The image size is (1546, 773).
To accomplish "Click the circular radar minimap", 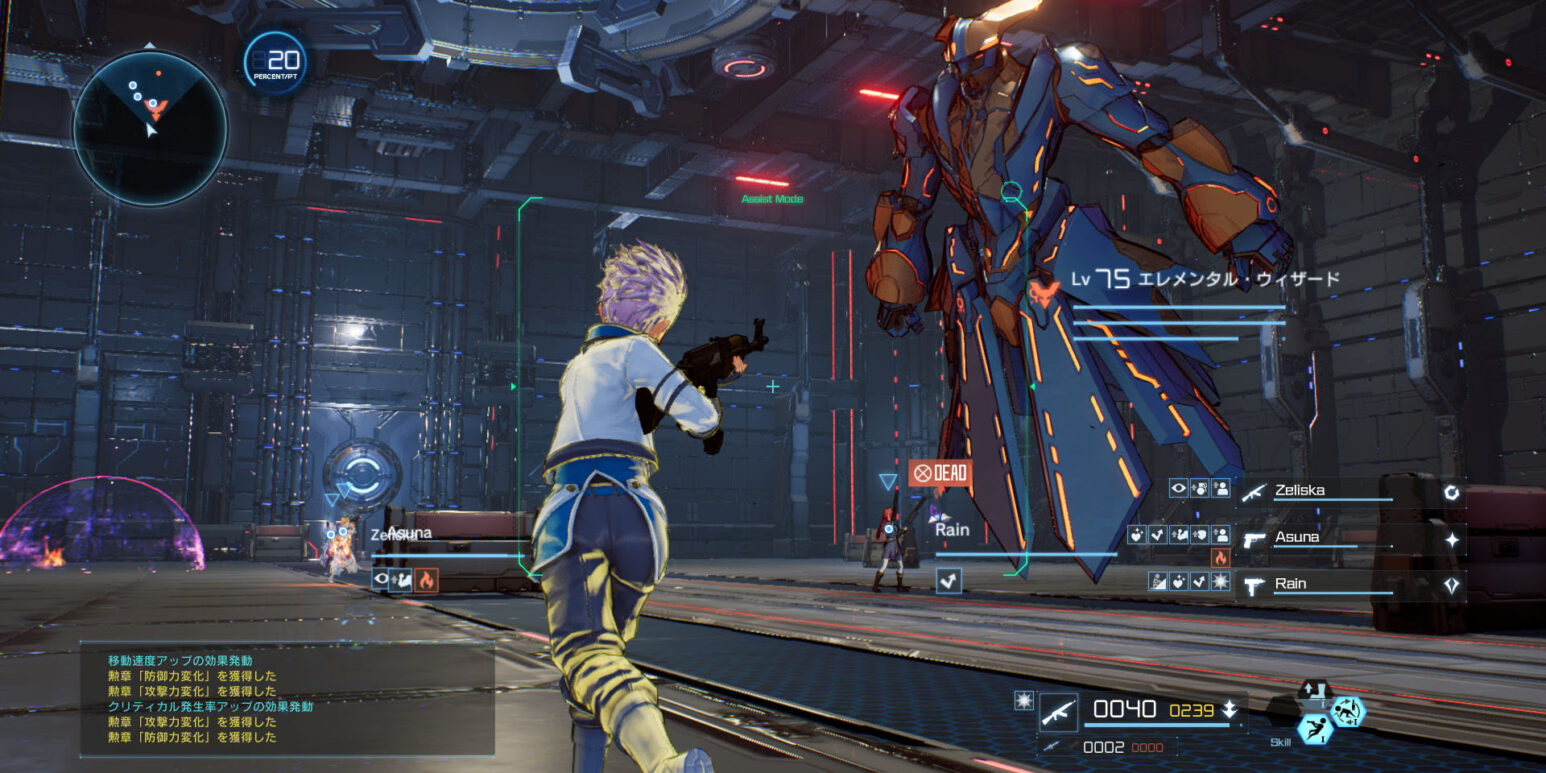I will [150, 128].
